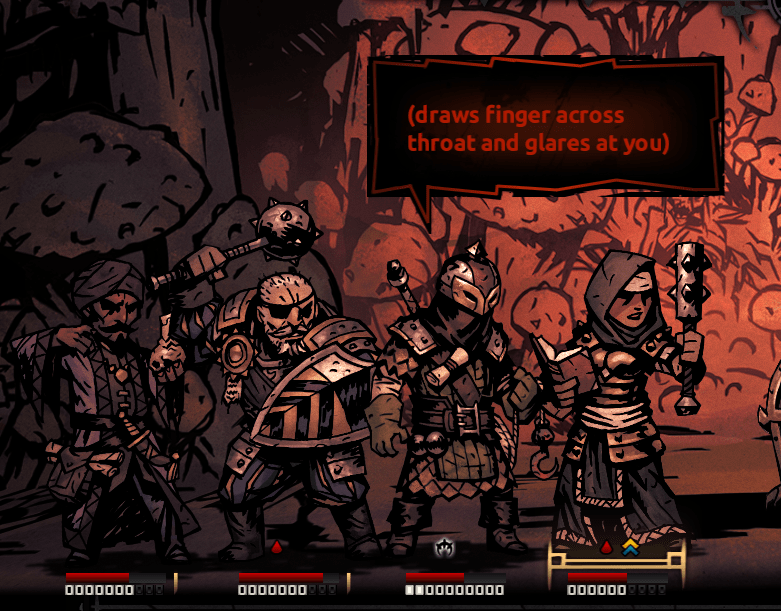
Task: Click the bleed icon under the Man-at-Arms
Action: (x=277, y=547)
